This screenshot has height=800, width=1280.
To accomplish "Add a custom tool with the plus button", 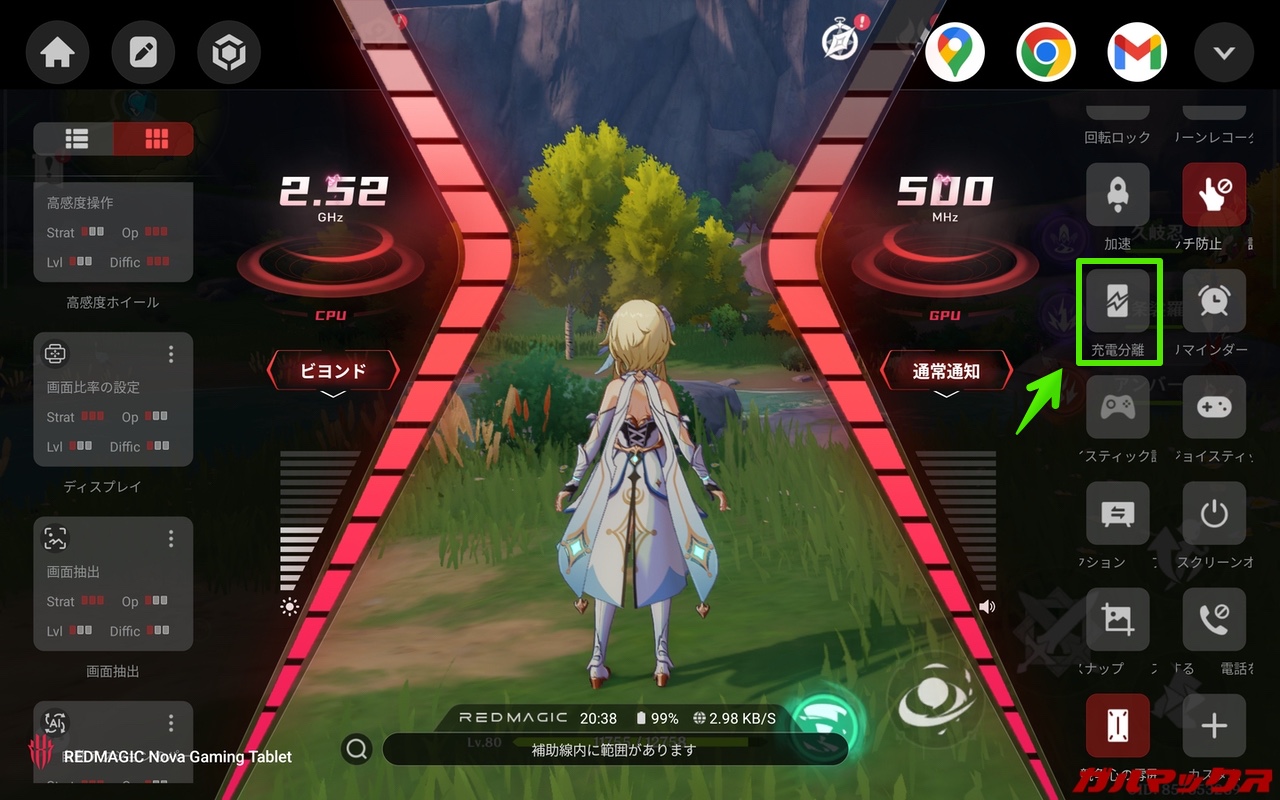I will click(x=1214, y=727).
